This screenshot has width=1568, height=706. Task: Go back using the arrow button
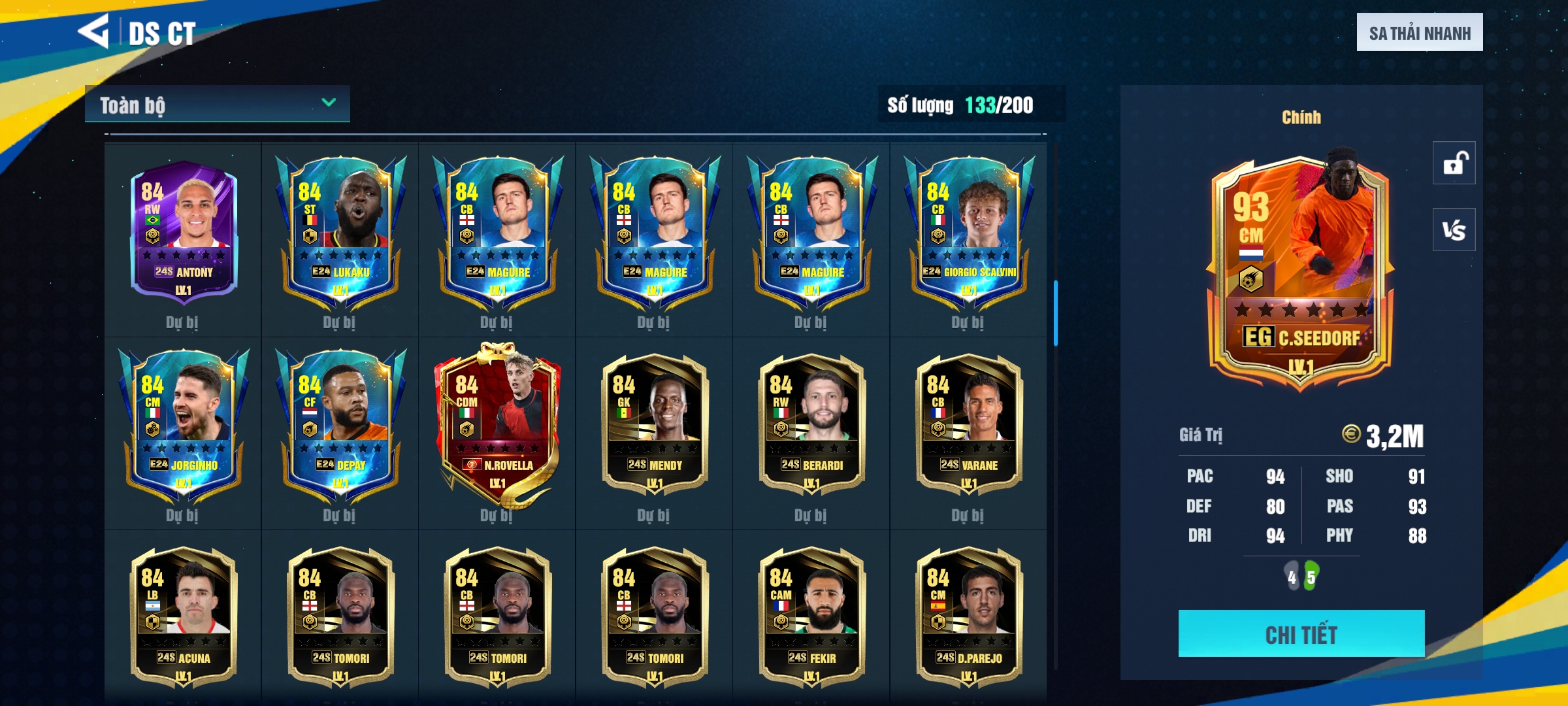coord(93,31)
